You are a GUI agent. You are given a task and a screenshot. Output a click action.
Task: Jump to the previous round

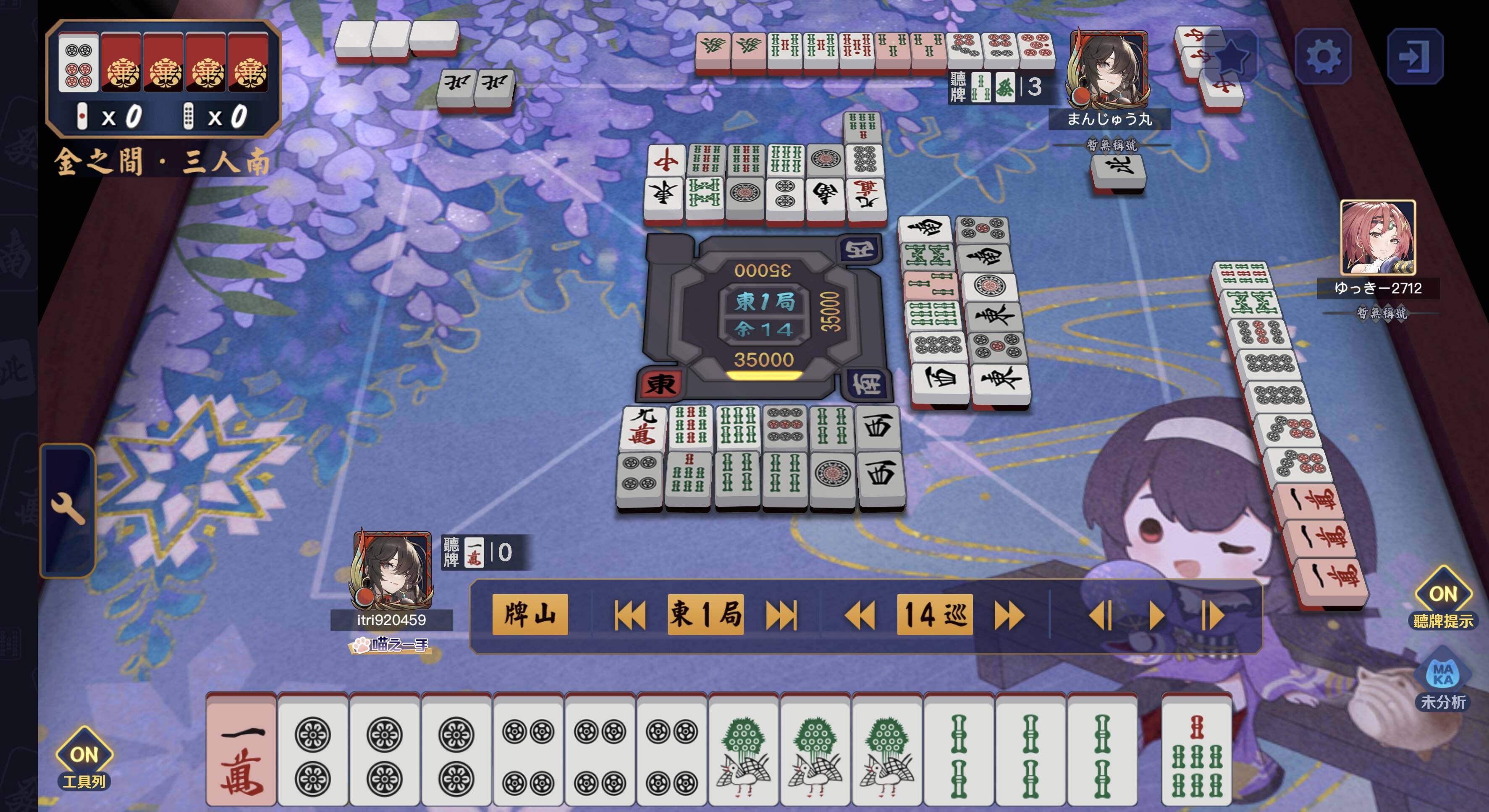[629, 615]
